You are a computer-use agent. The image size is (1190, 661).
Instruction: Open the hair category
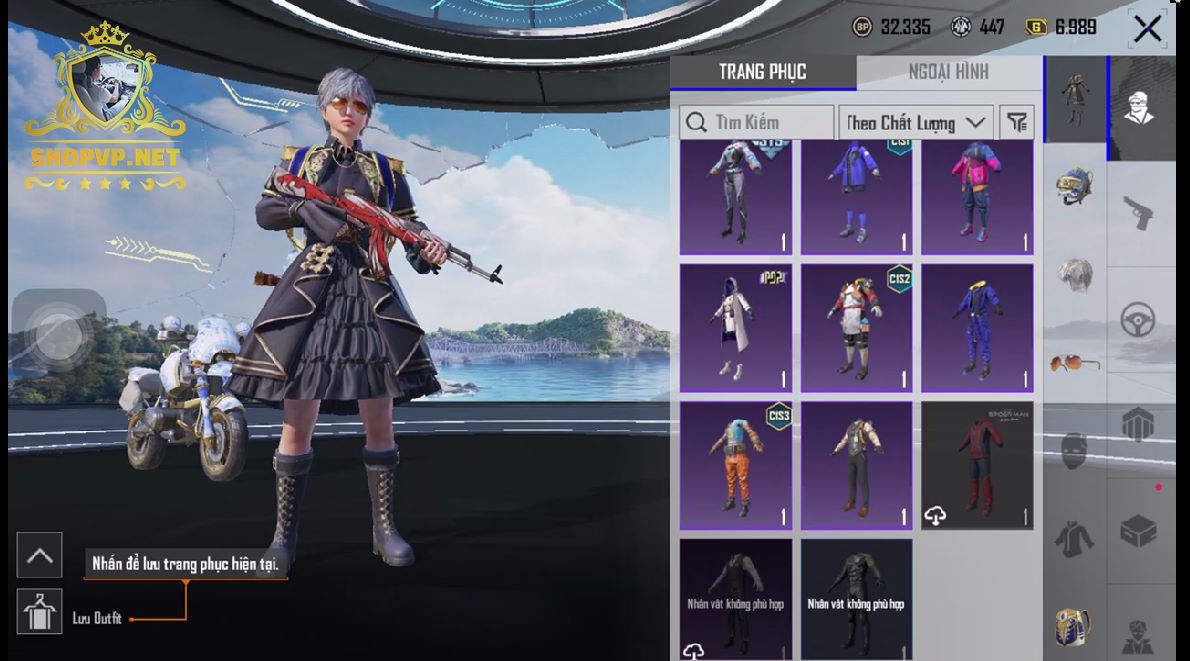1074,275
